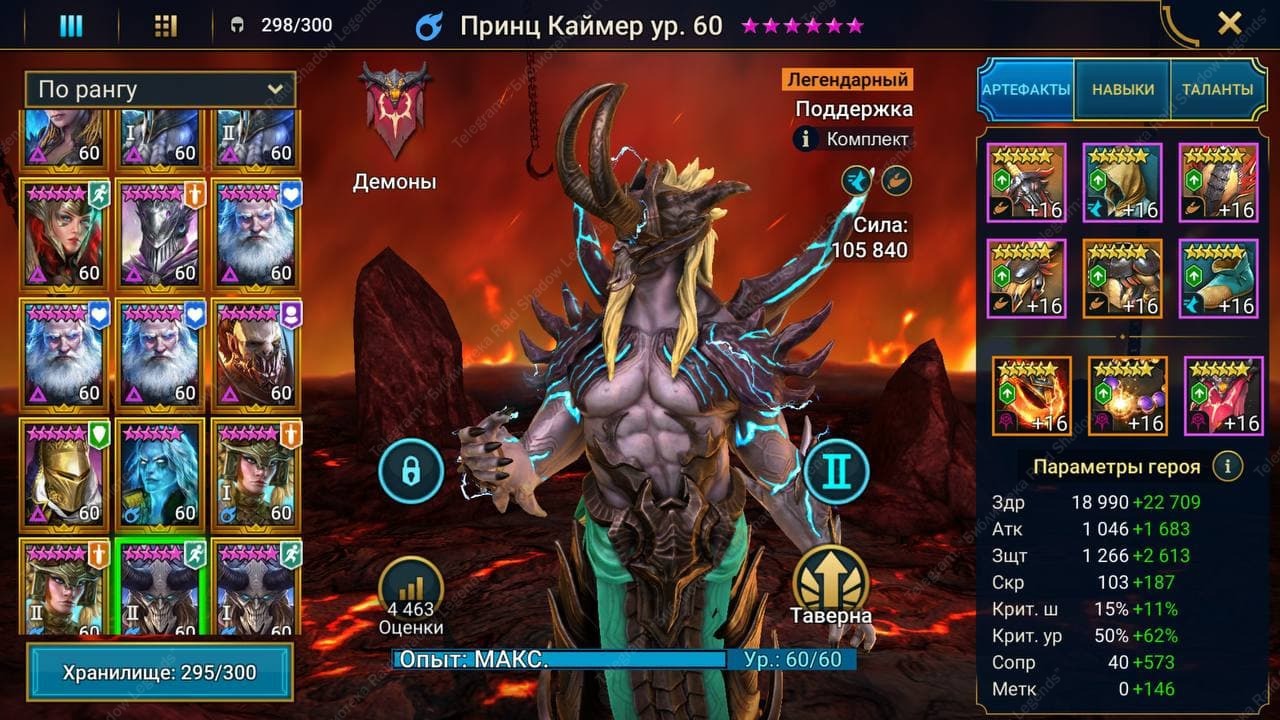Choose the blue-skinned ghostly champion portrait
1280x720 pixels.
[x=160, y=472]
